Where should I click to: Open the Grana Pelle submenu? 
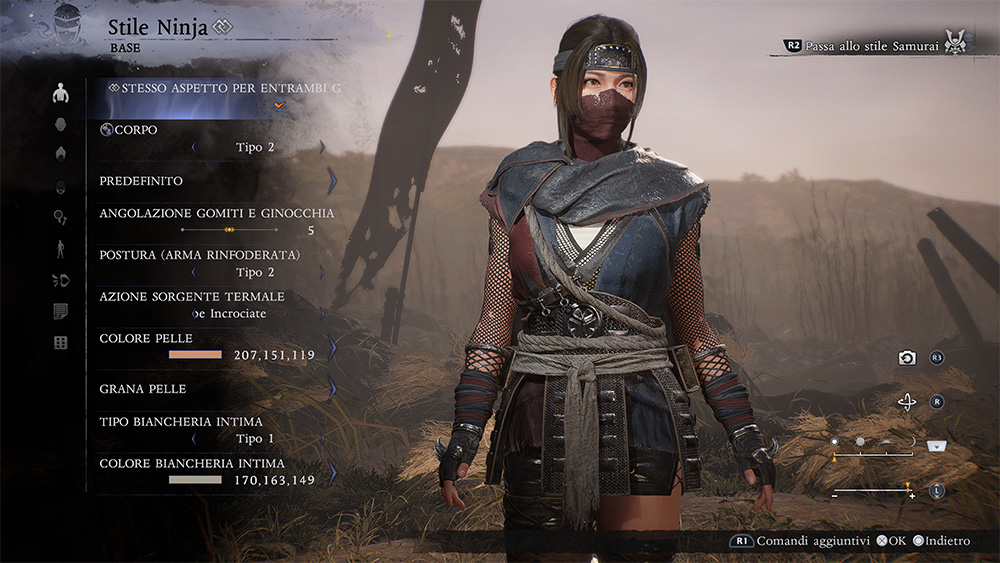coord(213,388)
